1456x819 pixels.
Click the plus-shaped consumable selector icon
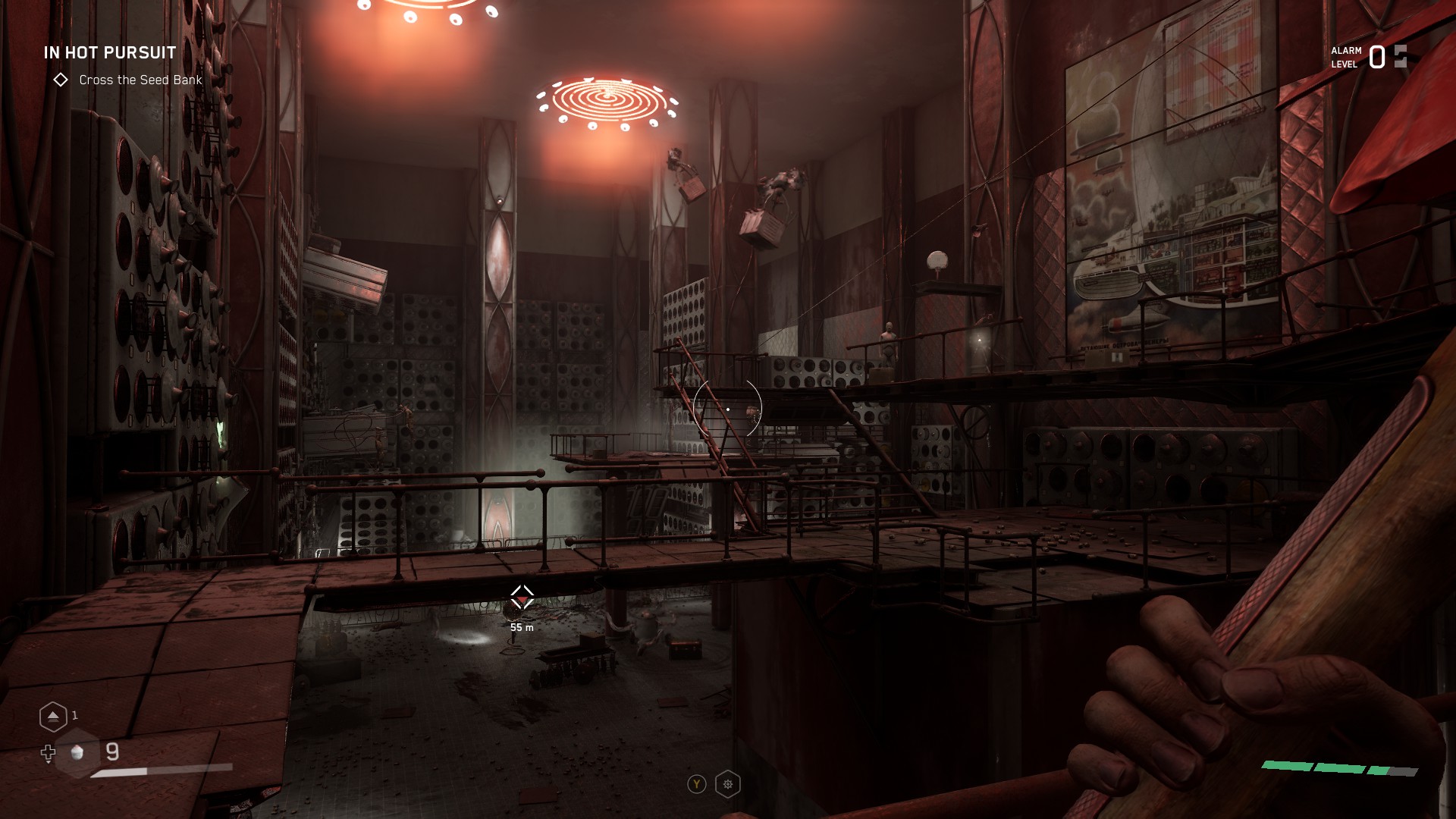[49, 752]
